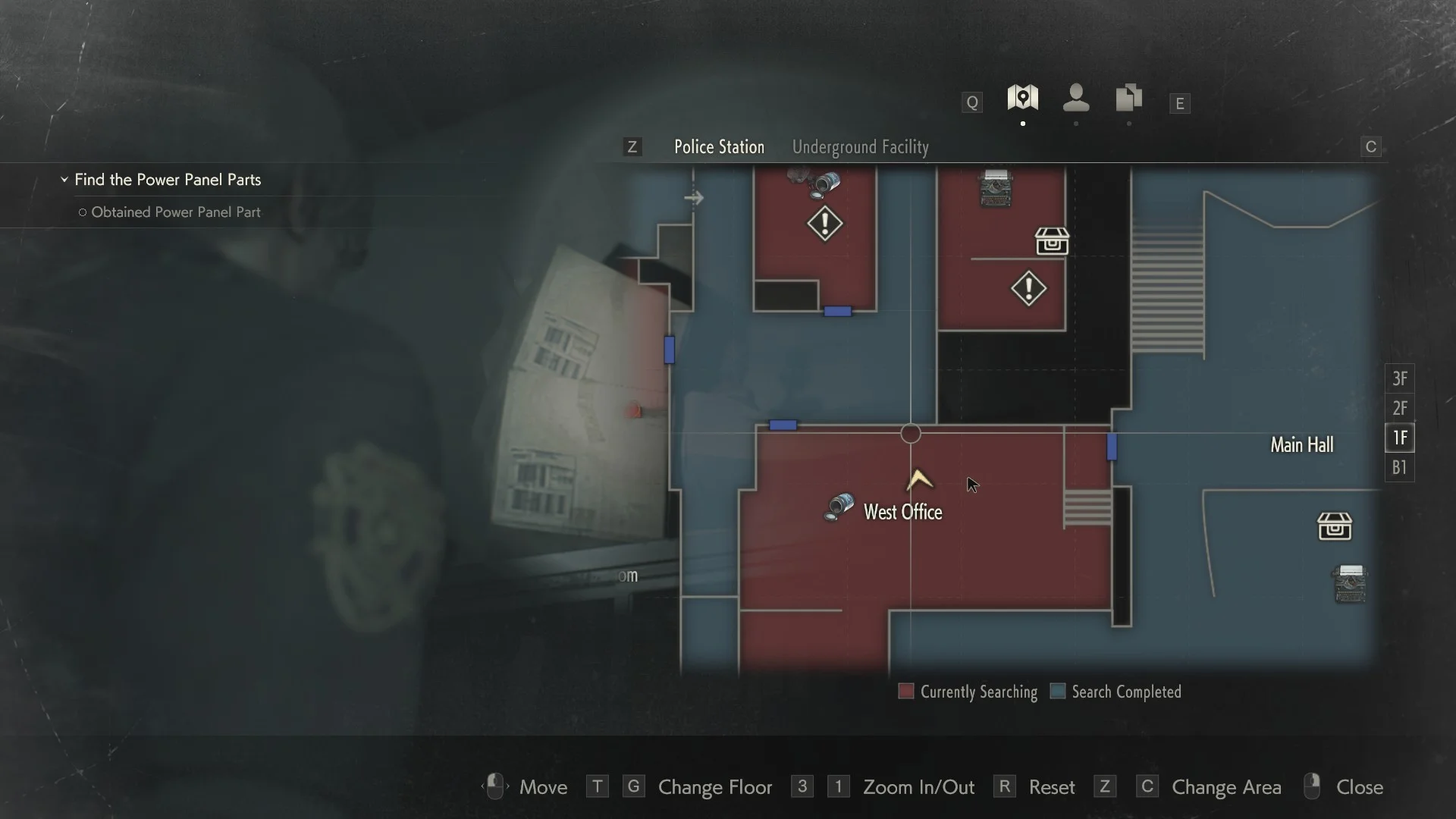The image size is (1456, 819).
Task: Open the player status icon at top
Action: pos(1076,99)
